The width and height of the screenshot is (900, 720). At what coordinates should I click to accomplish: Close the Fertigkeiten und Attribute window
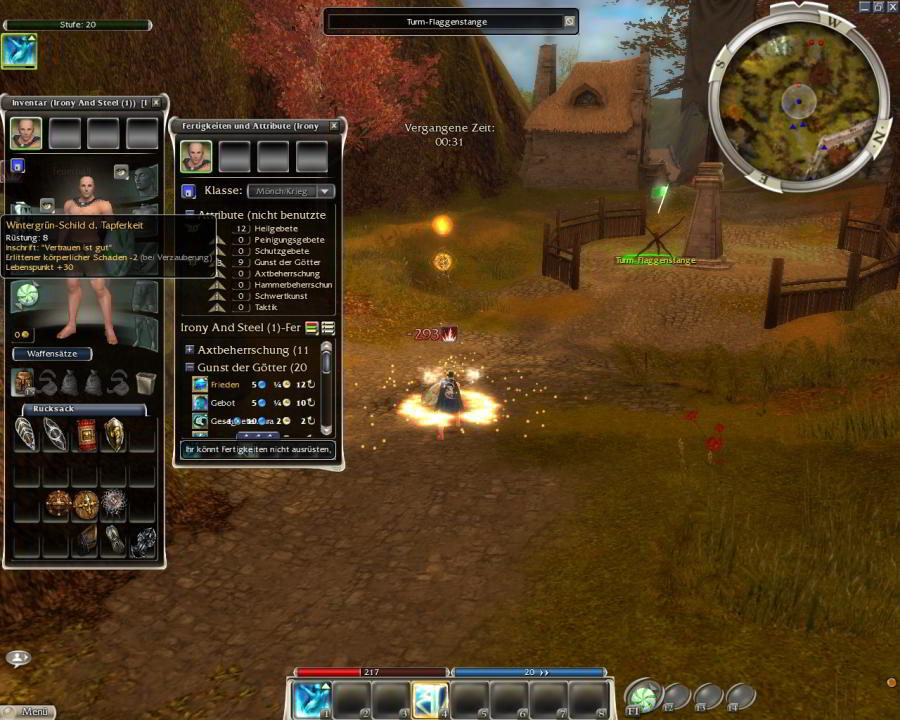coord(334,126)
